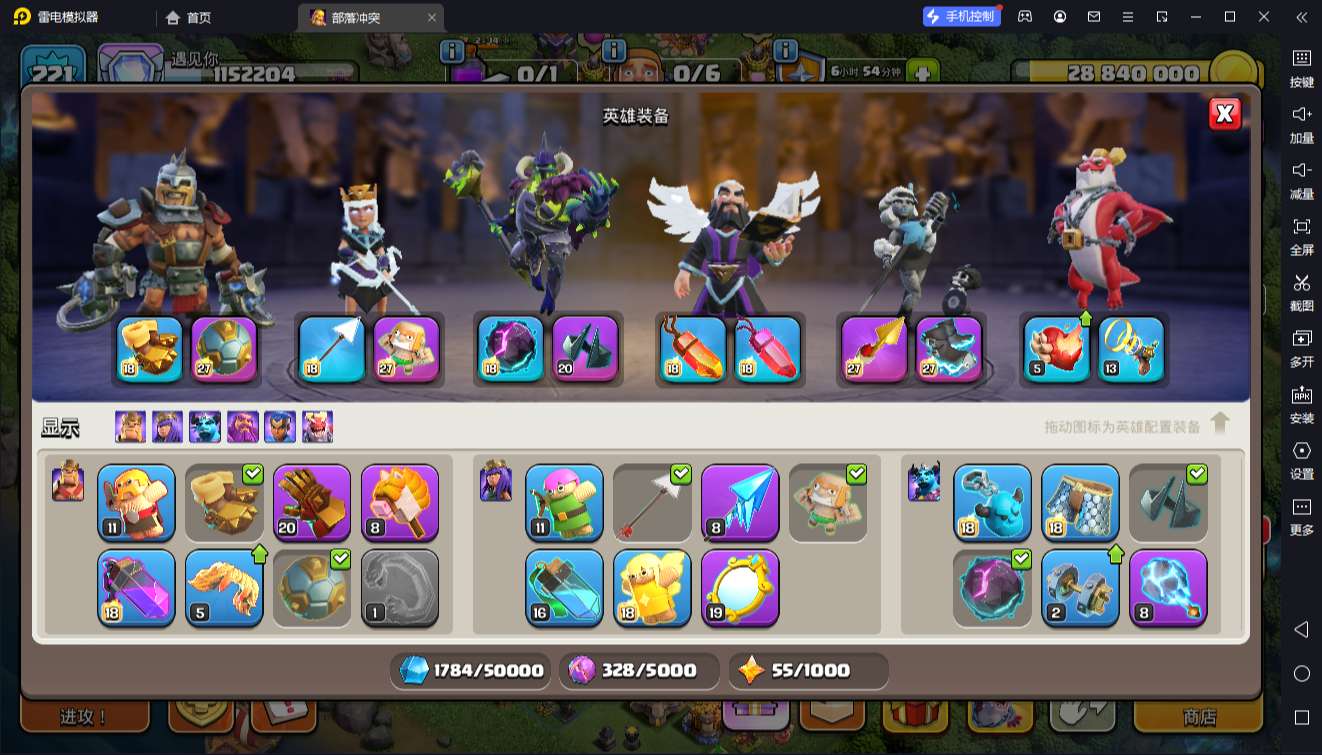Select the equipped purple Dark Orb slot
The width and height of the screenshot is (1322, 755).
510,349
